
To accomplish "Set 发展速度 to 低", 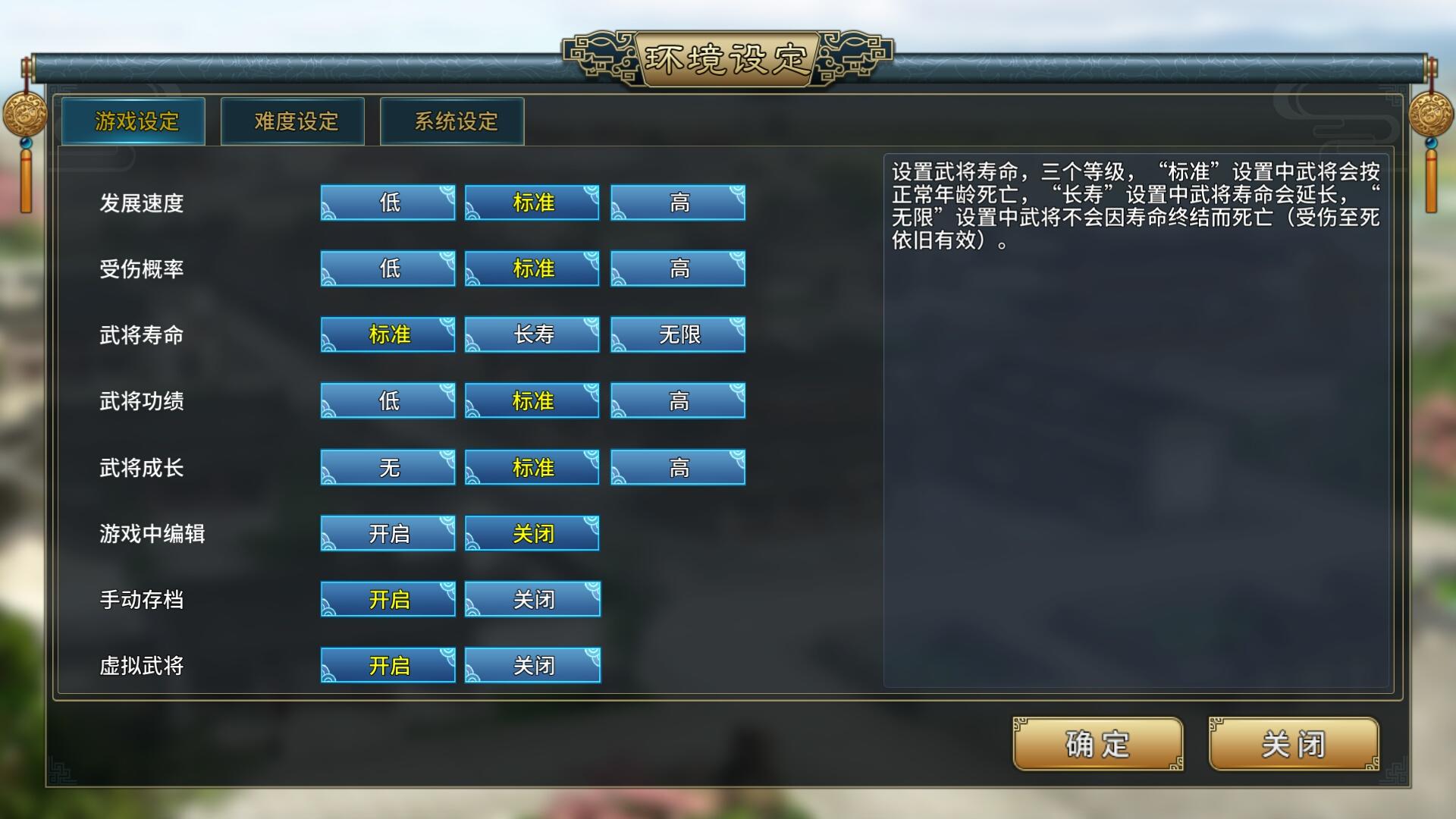I will point(387,202).
